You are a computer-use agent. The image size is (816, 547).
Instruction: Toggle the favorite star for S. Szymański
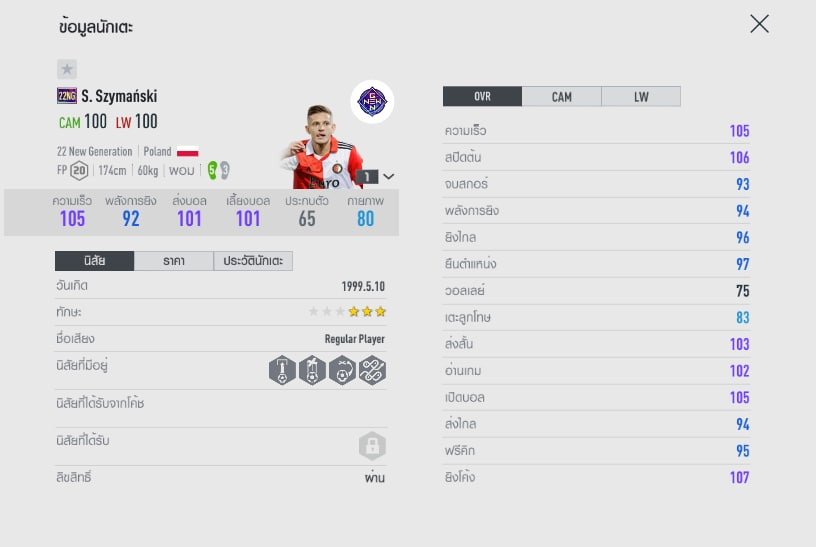point(66,69)
